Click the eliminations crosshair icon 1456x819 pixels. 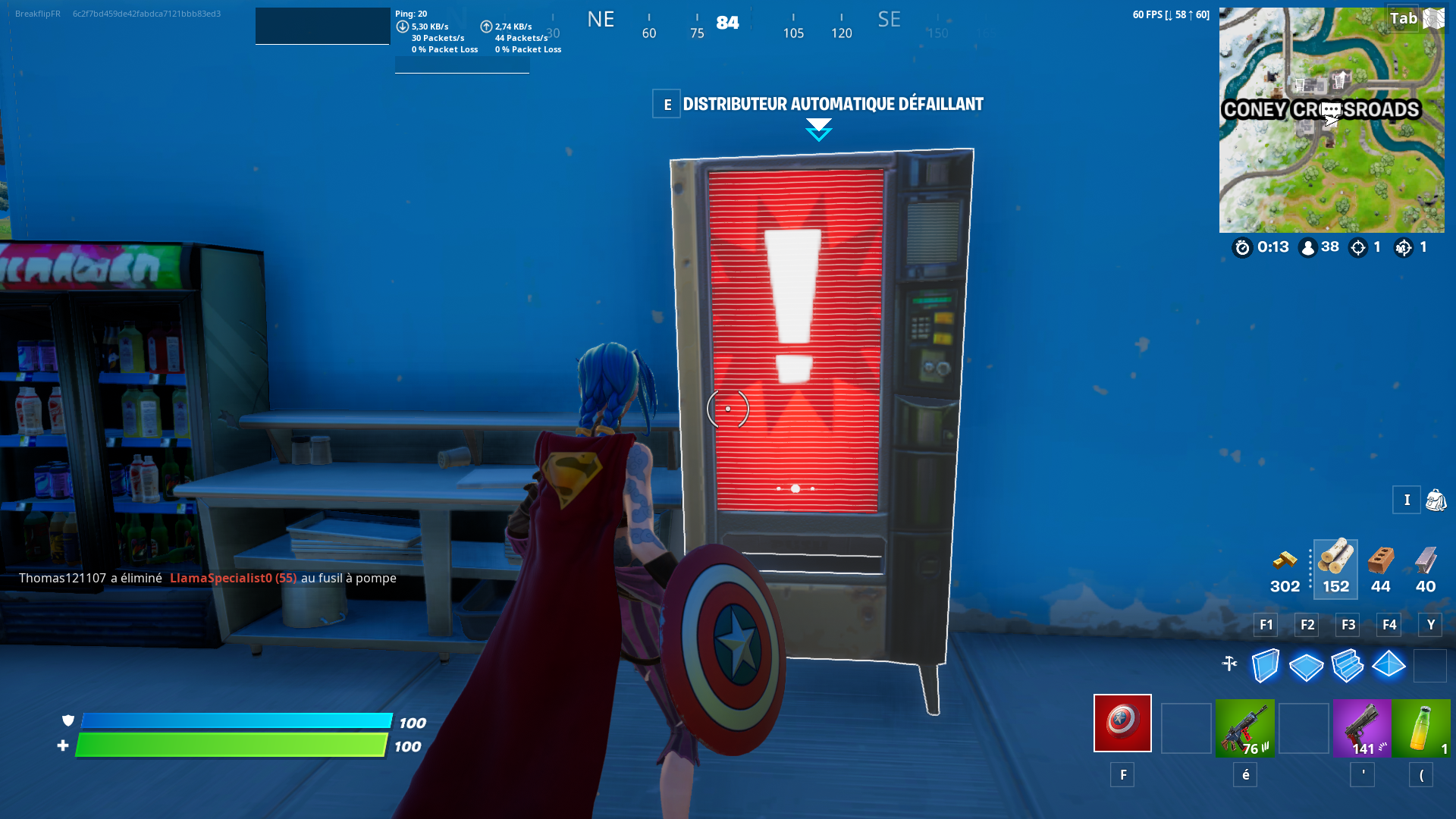pos(1357,247)
